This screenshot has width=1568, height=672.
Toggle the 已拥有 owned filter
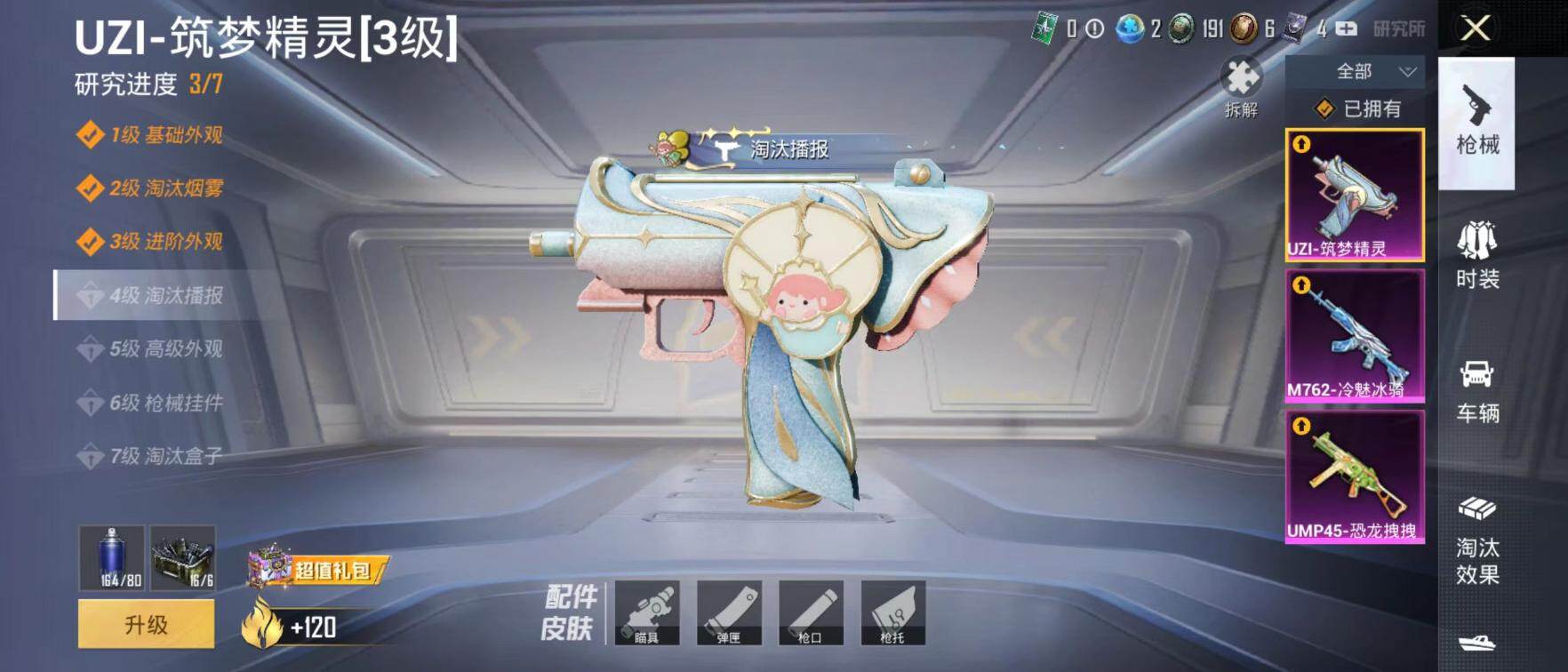[x=1357, y=108]
